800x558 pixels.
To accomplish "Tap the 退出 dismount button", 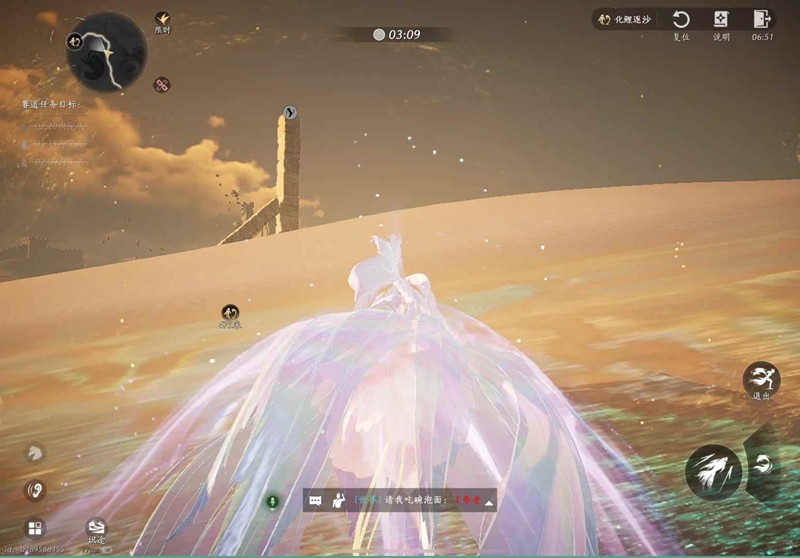I will (x=761, y=378).
